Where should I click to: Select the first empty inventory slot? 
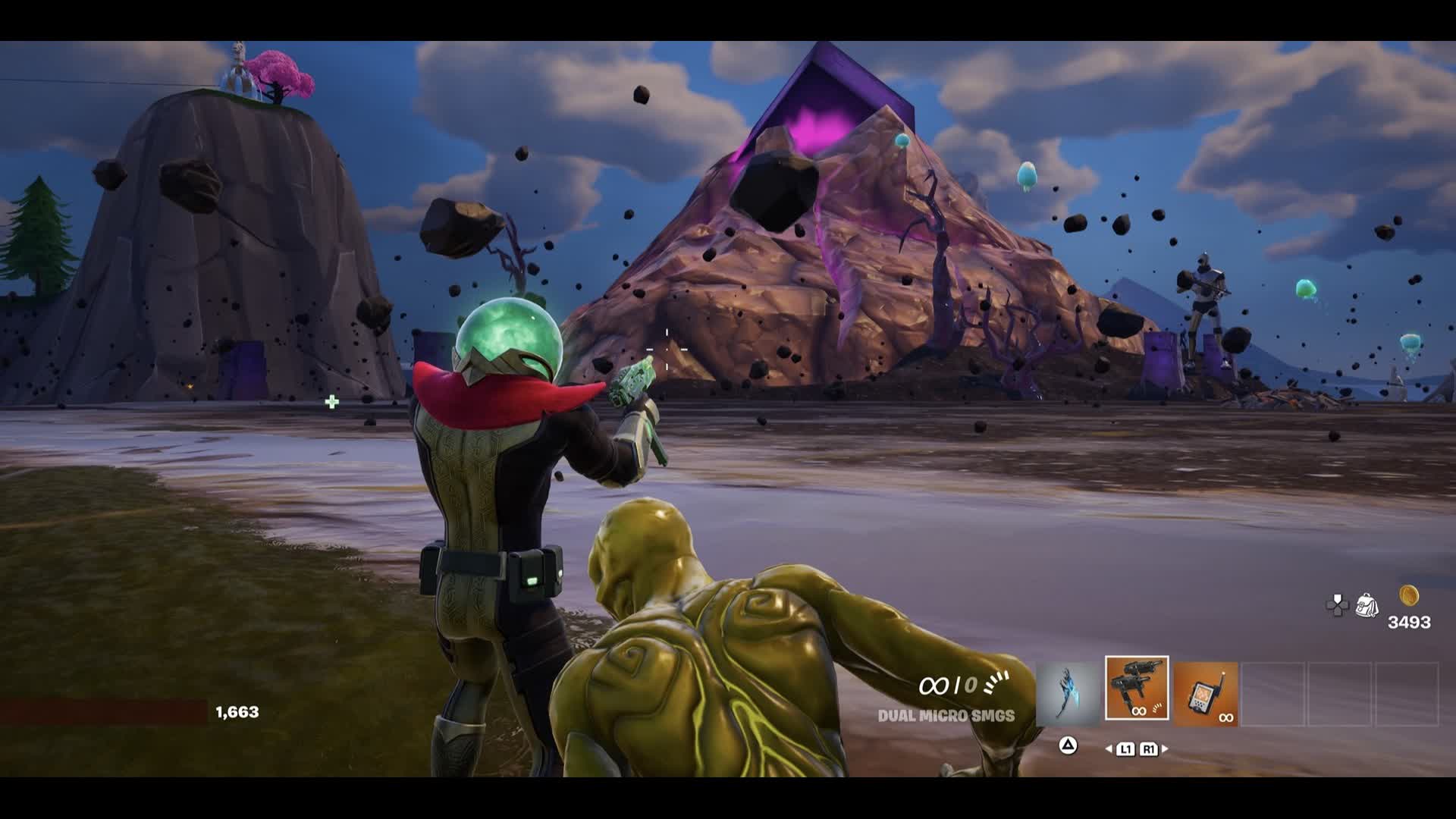click(1274, 695)
